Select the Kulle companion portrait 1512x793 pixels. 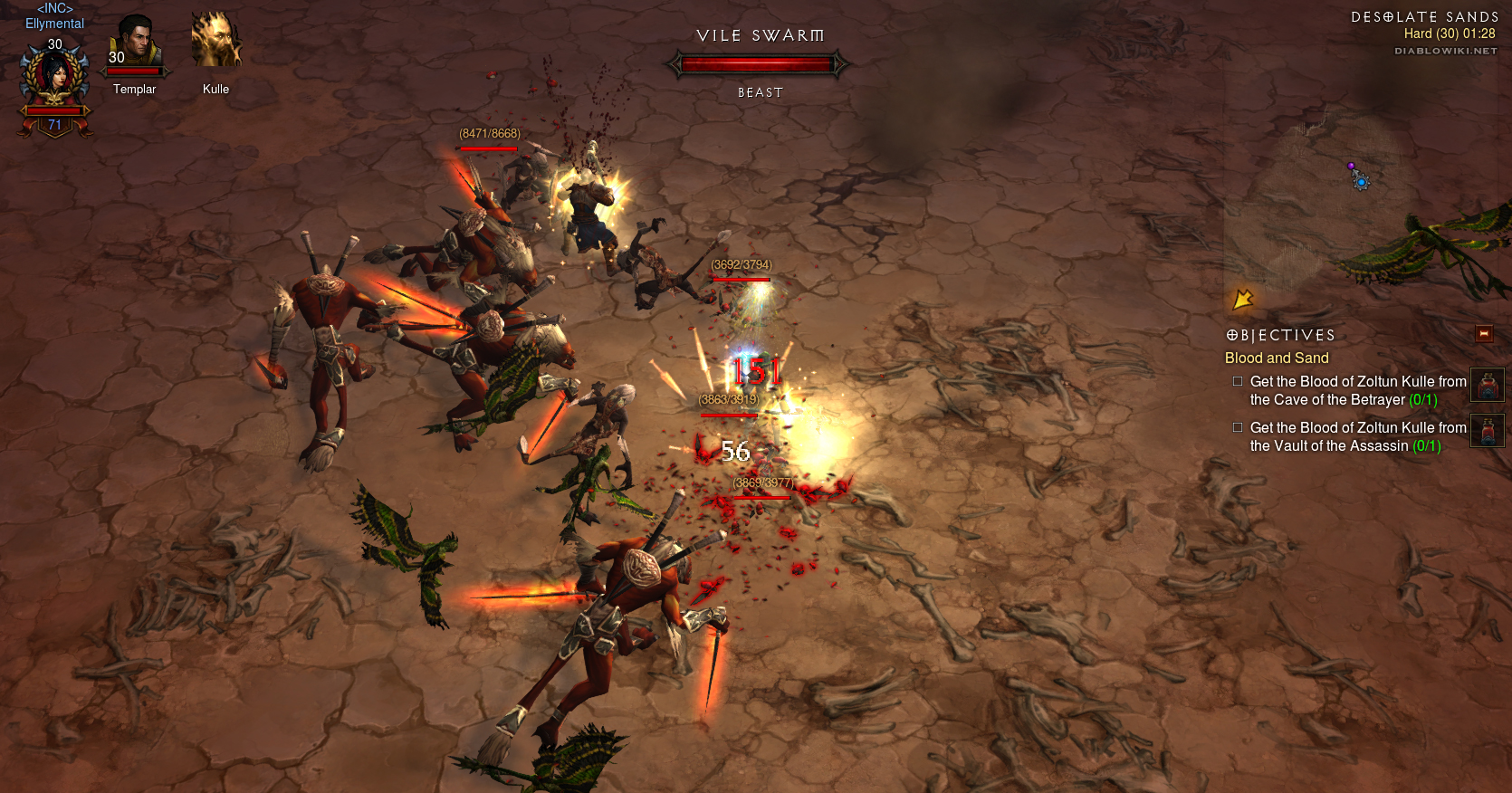(x=215, y=41)
